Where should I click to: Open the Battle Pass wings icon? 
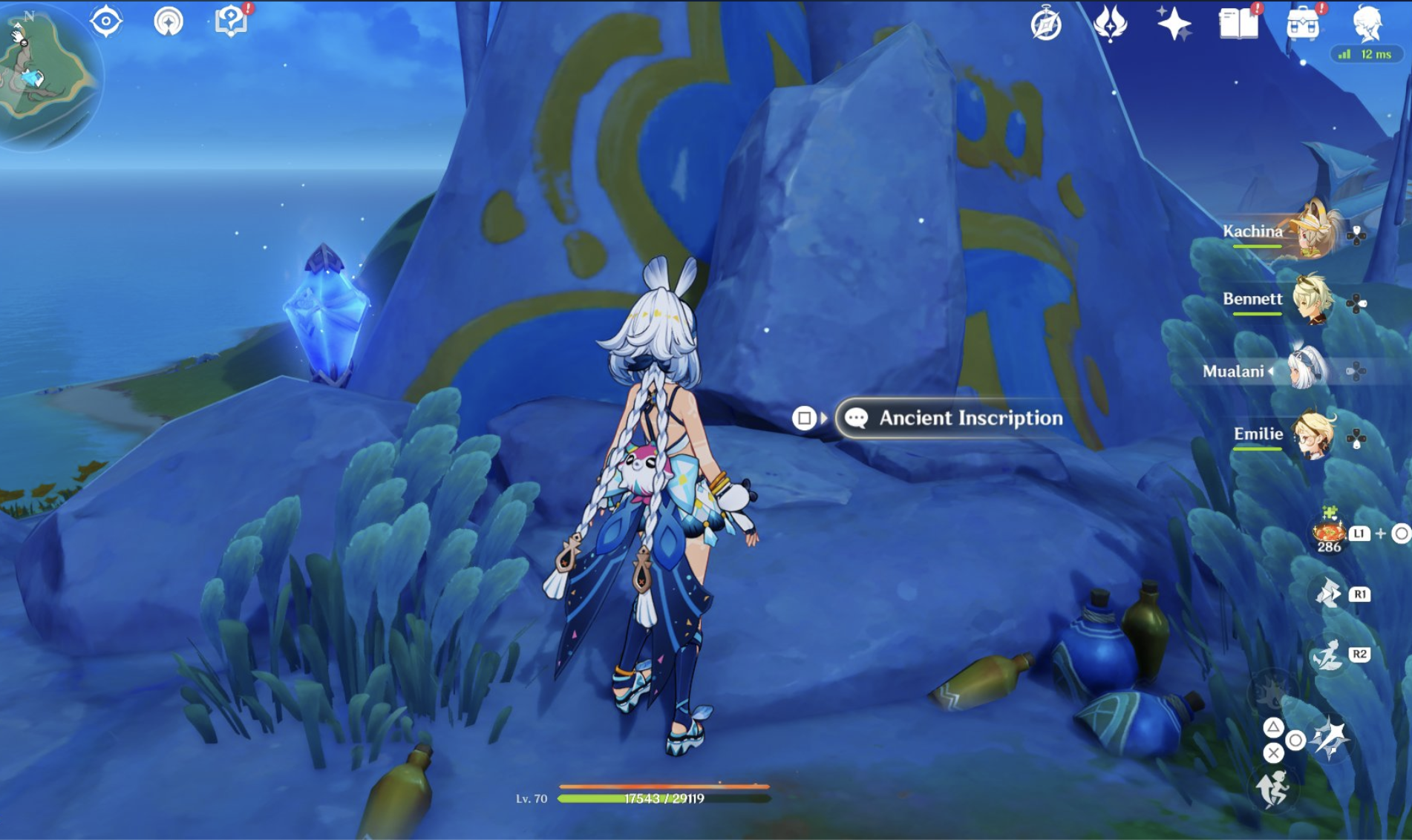pyautogui.click(x=1110, y=22)
